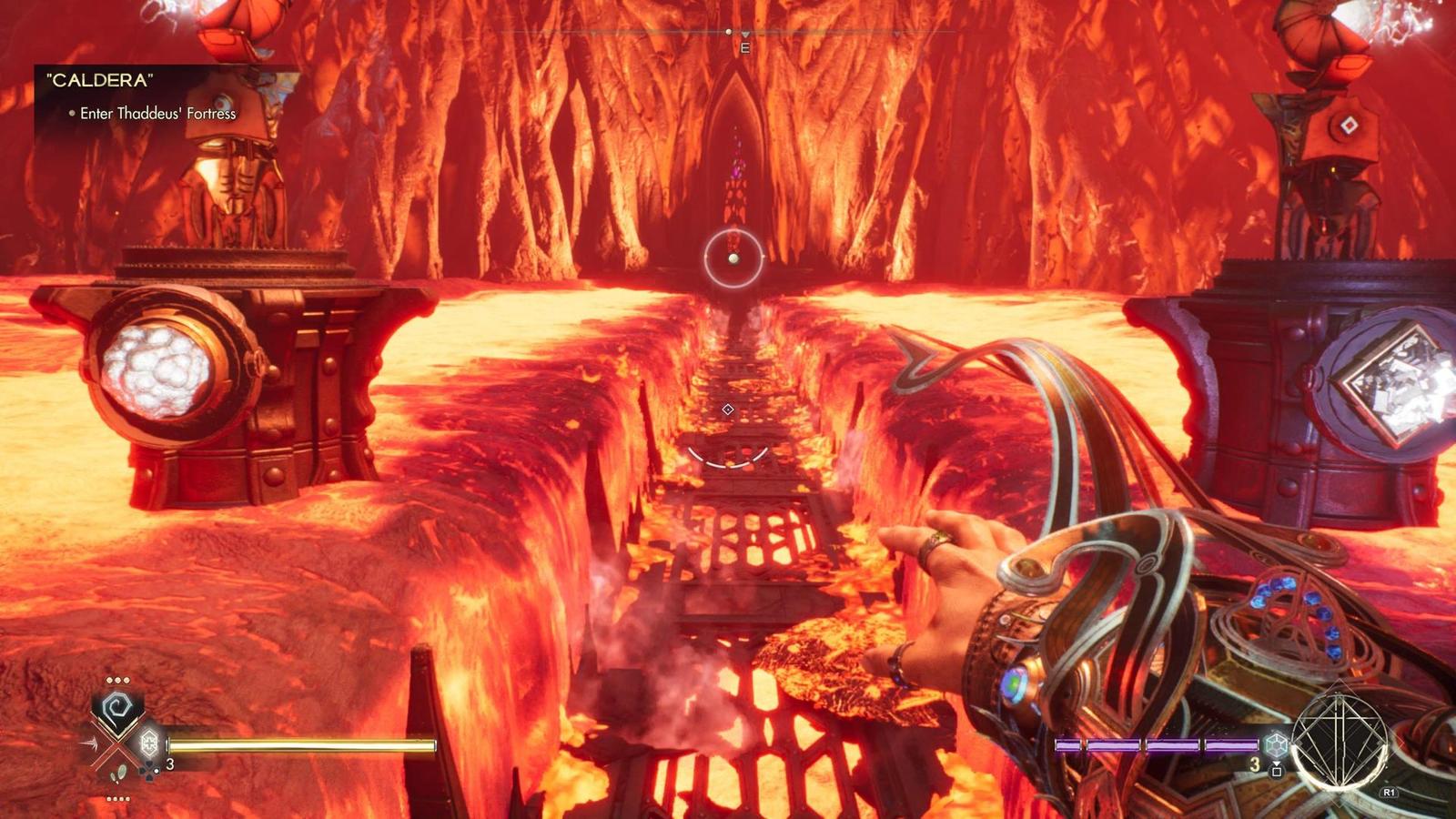Select the spiral control spell icon

coord(117,708)
